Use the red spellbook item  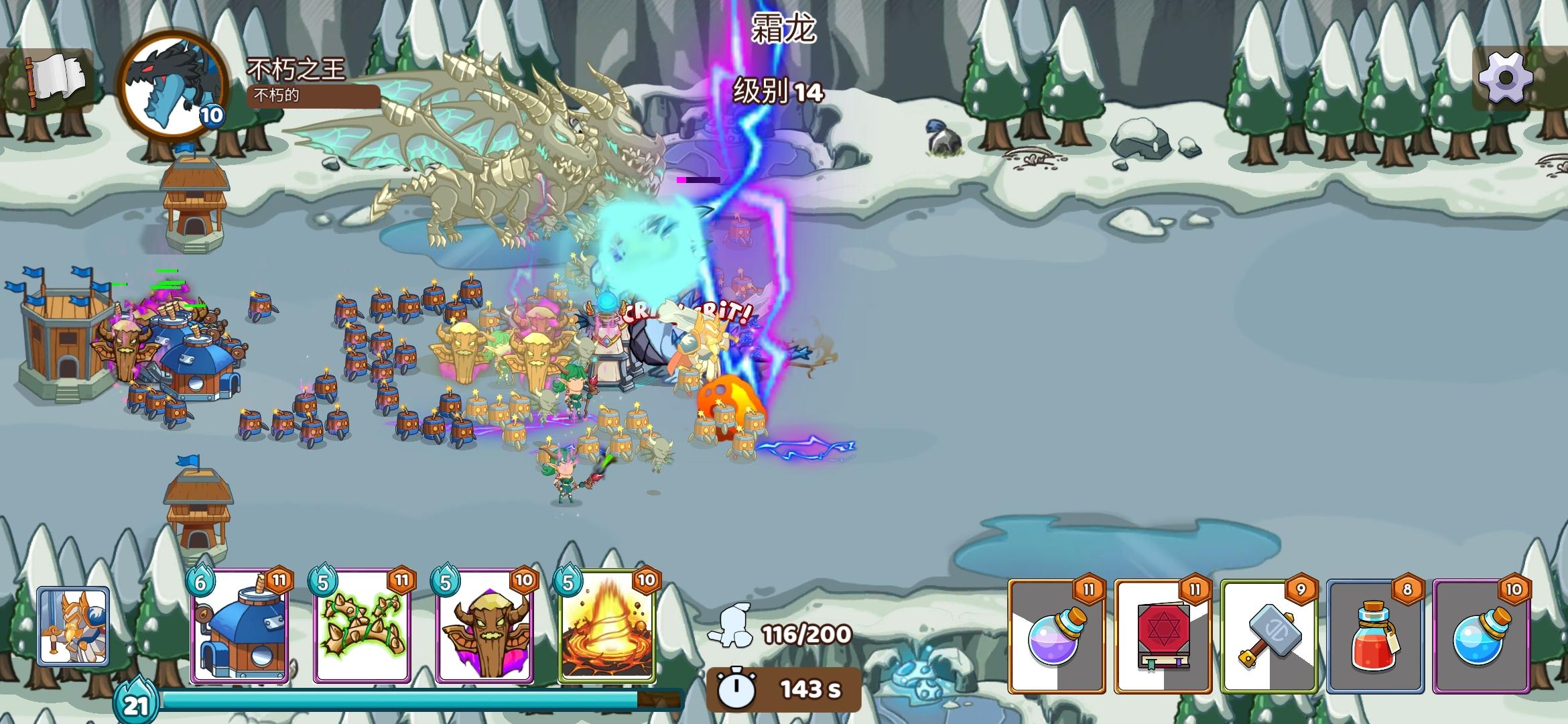point(1163,636)
